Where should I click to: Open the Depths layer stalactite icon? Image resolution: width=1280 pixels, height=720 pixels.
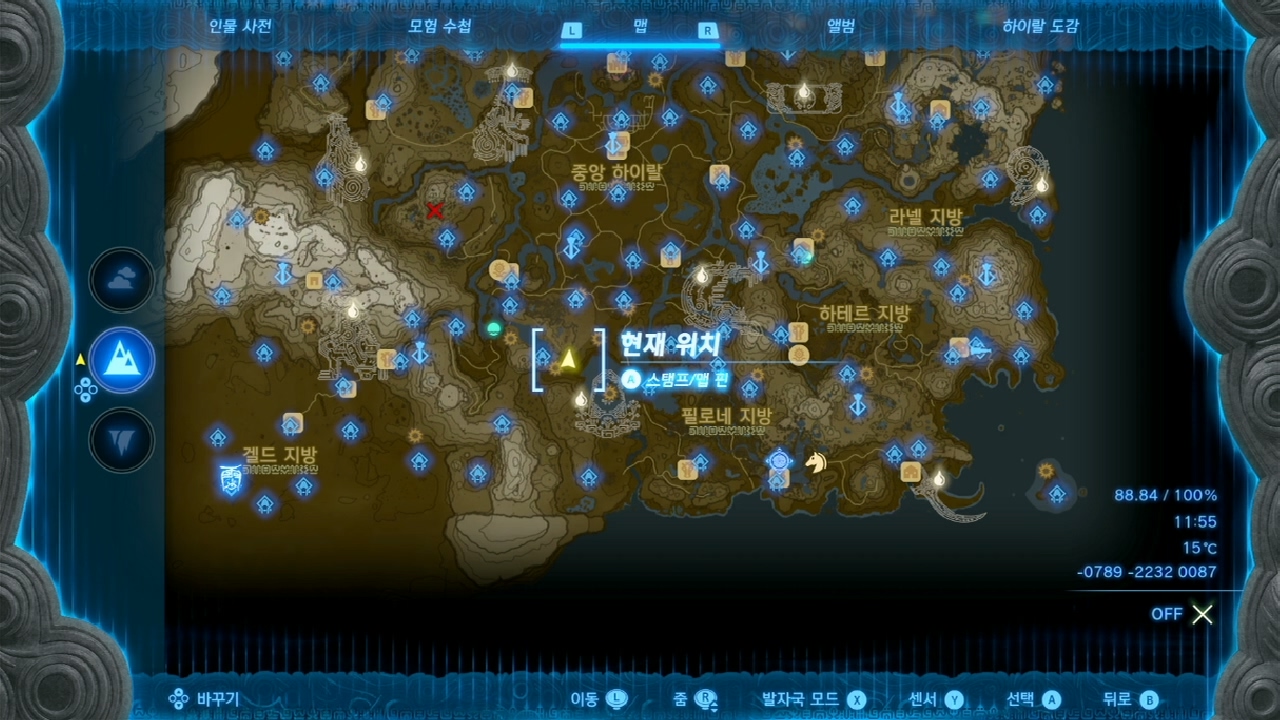pos(120,440)
